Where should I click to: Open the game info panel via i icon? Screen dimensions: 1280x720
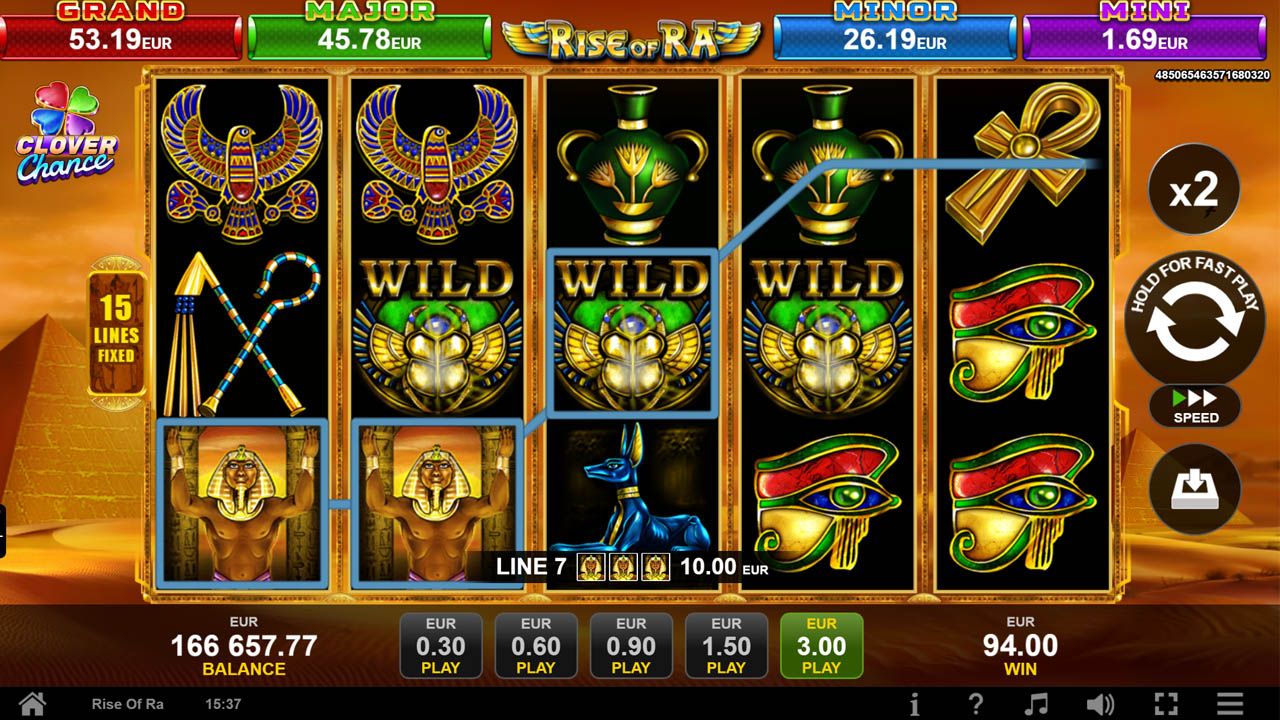point(916,703)
